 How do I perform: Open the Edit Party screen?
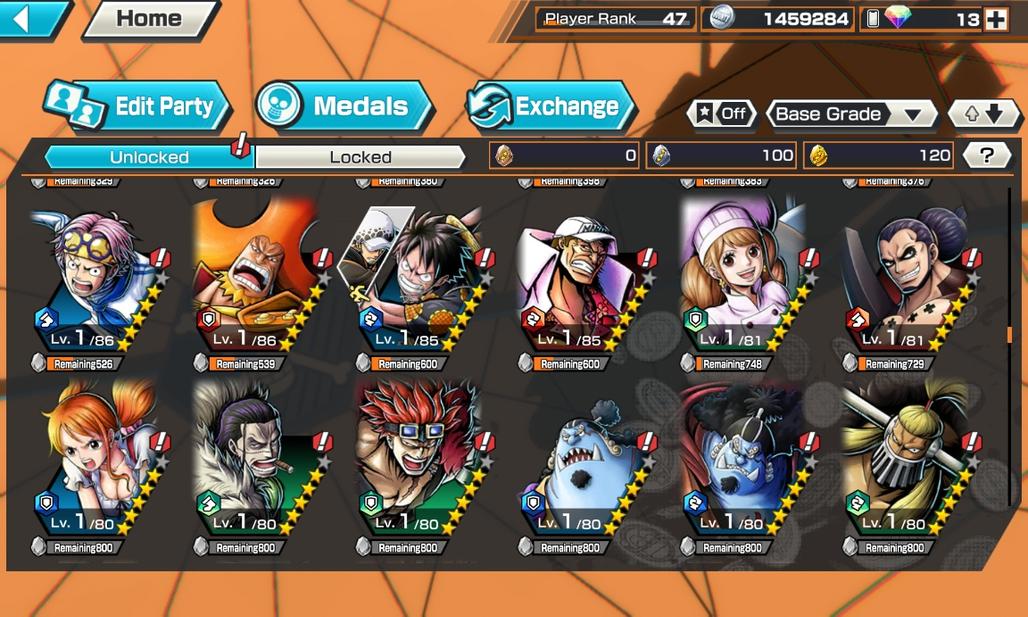click(x=137, y=107)
